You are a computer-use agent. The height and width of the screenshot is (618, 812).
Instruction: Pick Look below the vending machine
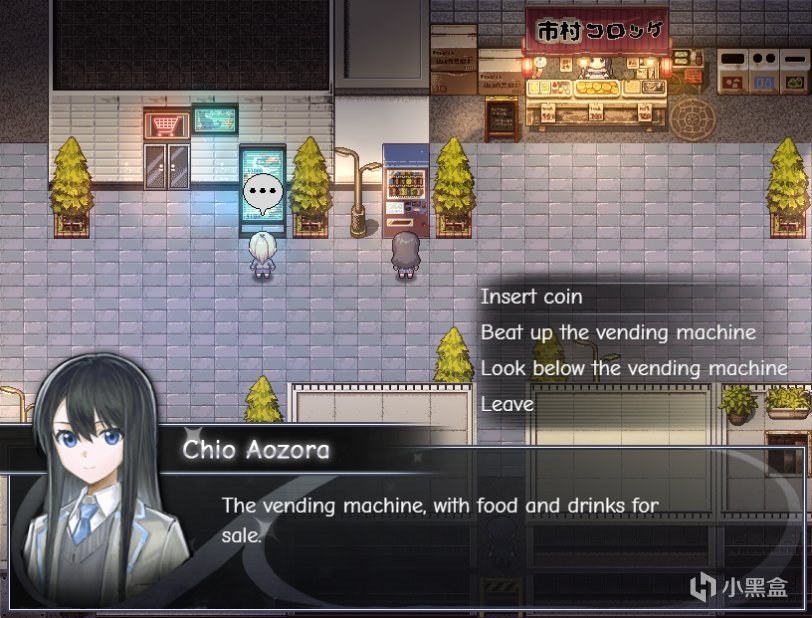pyautogui.click(x=633, y=368)
